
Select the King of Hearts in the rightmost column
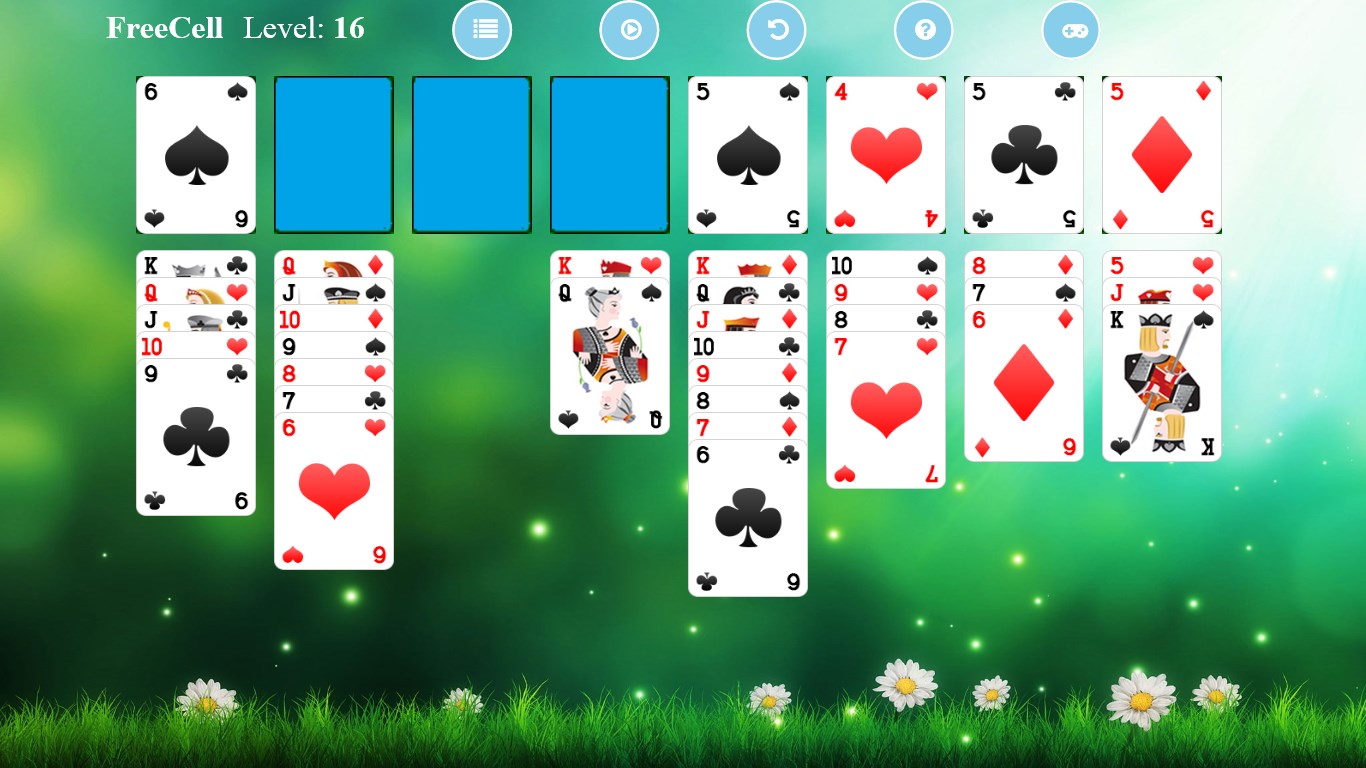pyautogui.click(x=1161, y=380)
